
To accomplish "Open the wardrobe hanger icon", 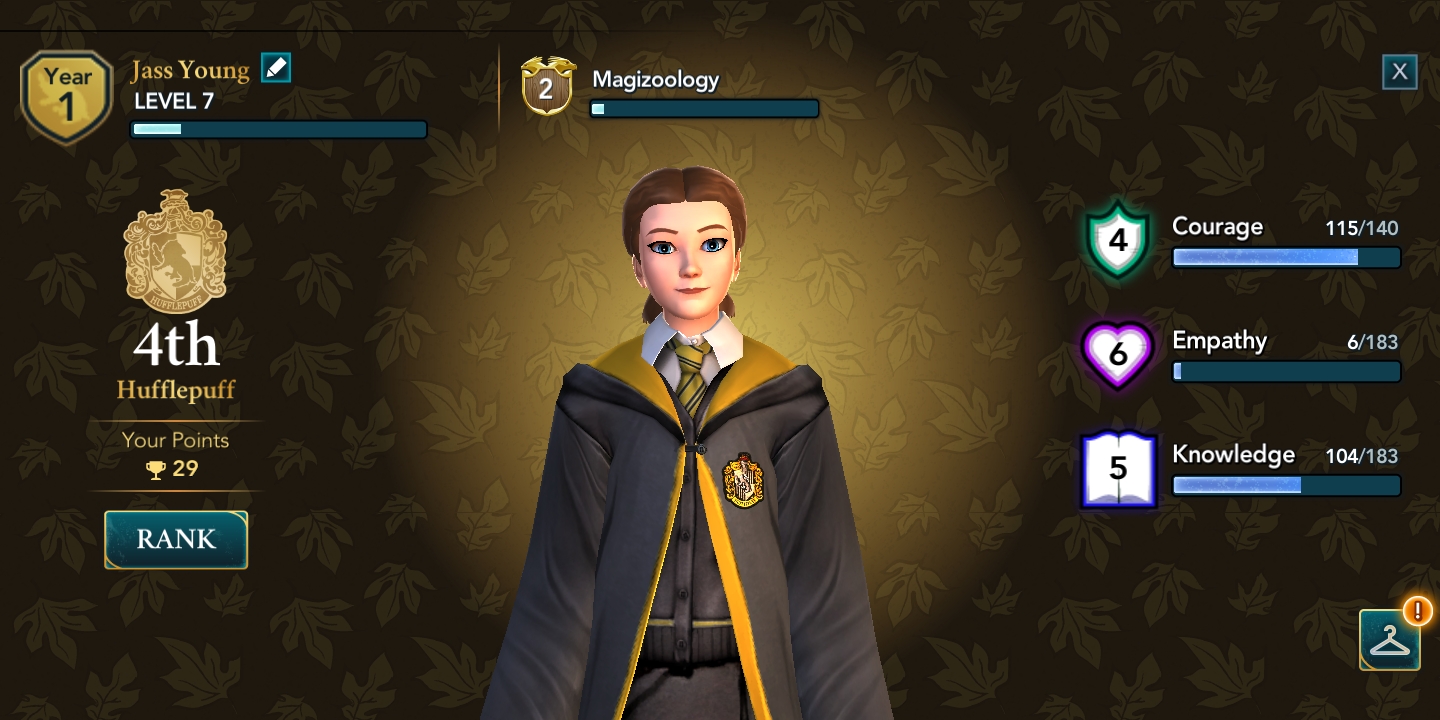I will coord(1389,640).
